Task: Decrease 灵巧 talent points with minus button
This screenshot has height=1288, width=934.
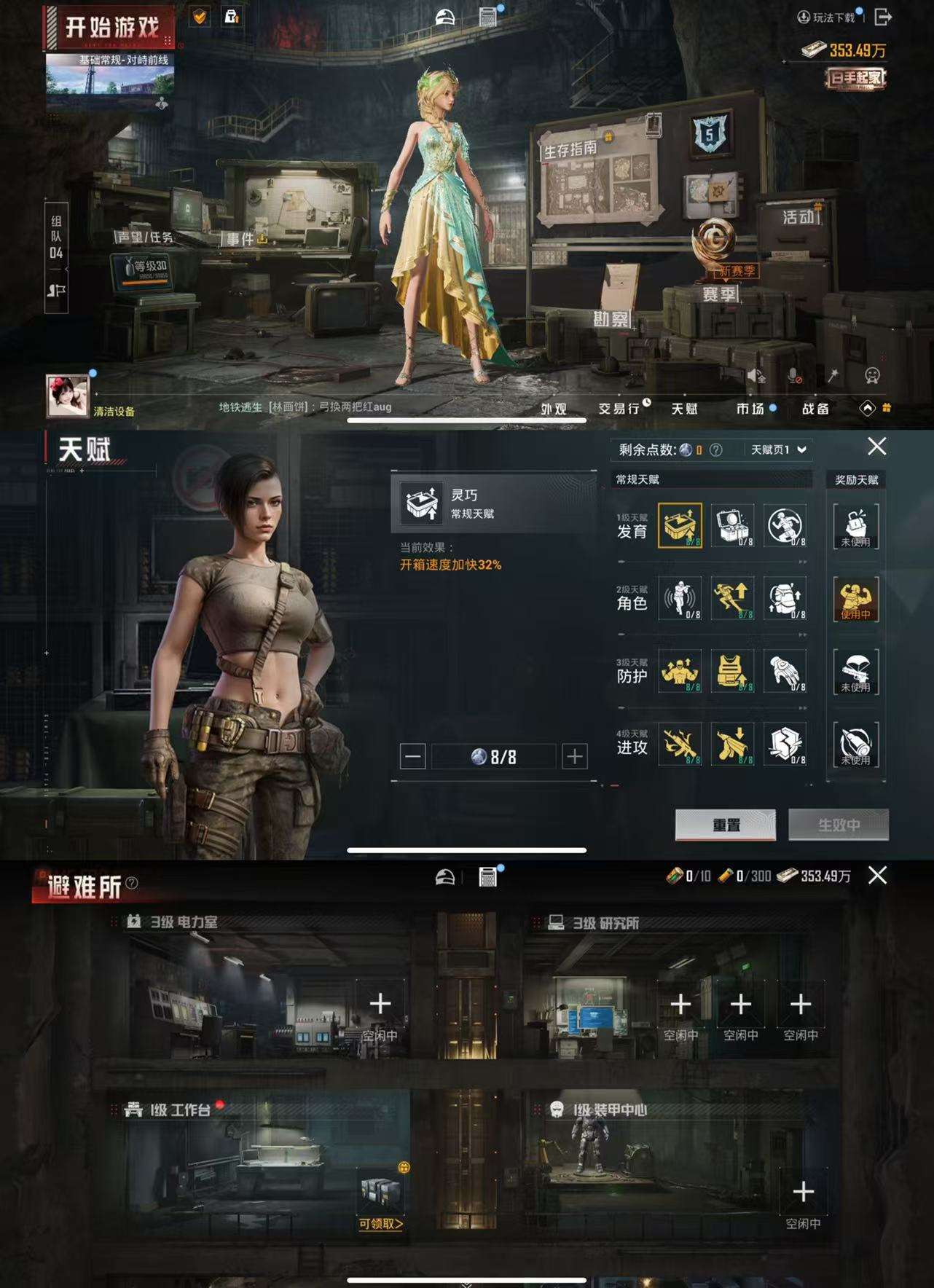Action: (x=412, y=757)
